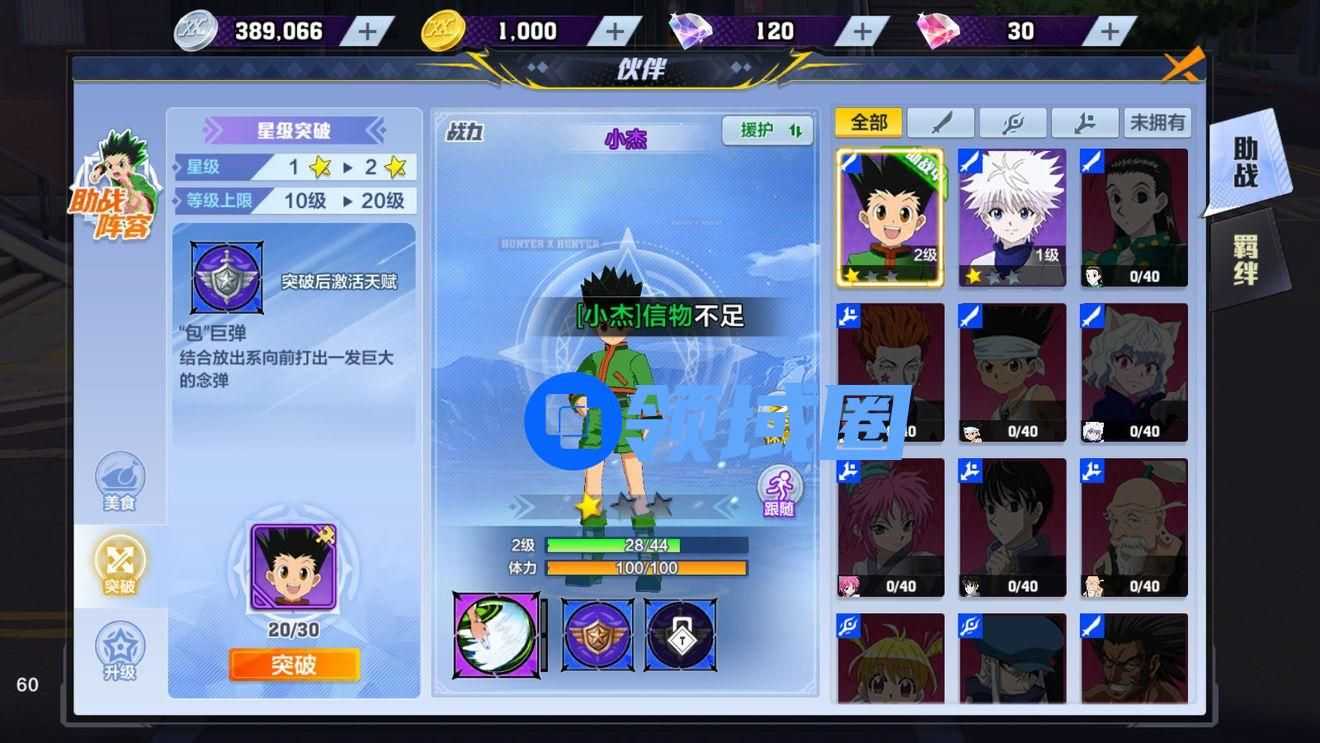View the green wind skill icon
This screenshot has height=743, width=1320.
pos(496,634)
